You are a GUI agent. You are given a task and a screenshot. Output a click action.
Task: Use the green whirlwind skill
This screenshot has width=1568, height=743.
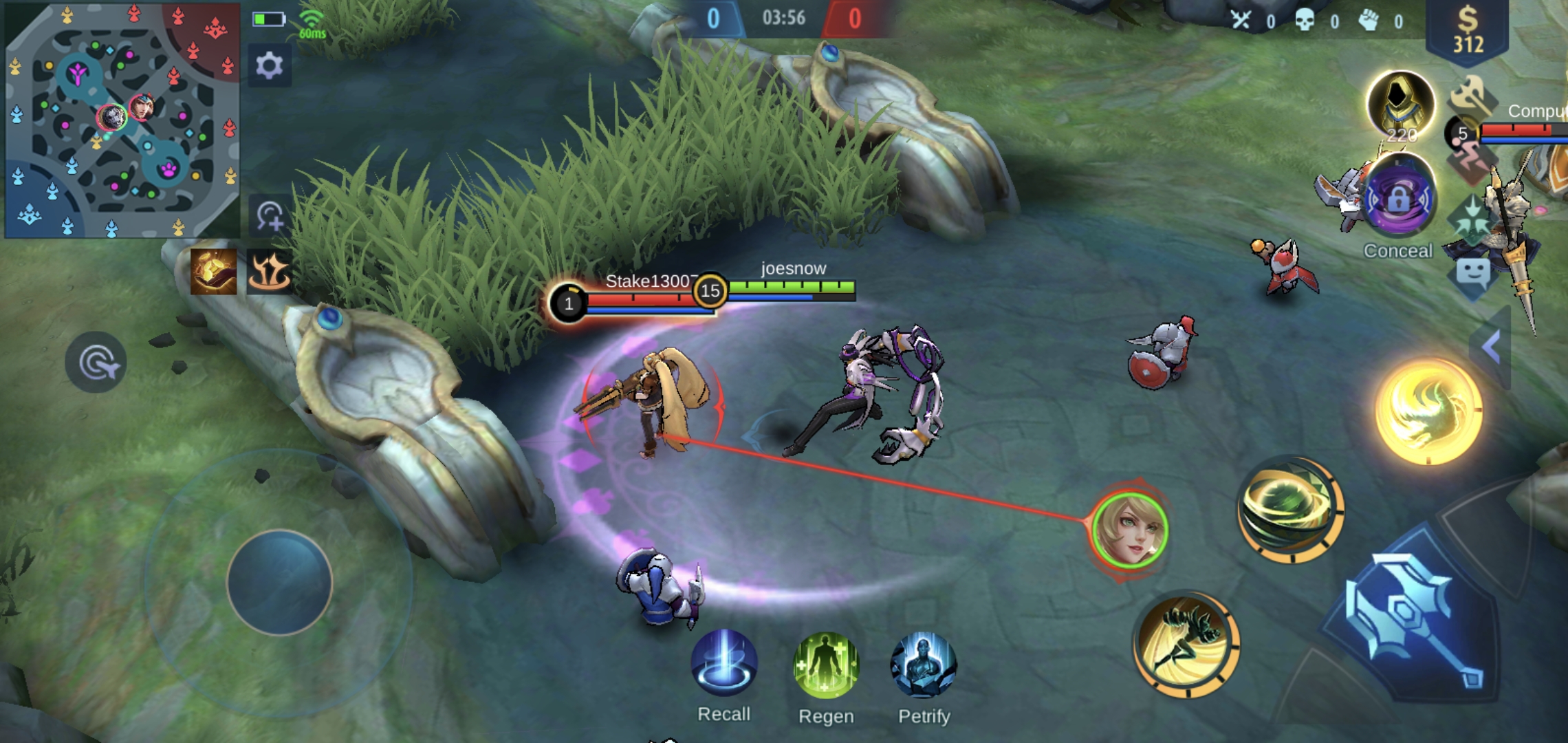point(1290,509)
